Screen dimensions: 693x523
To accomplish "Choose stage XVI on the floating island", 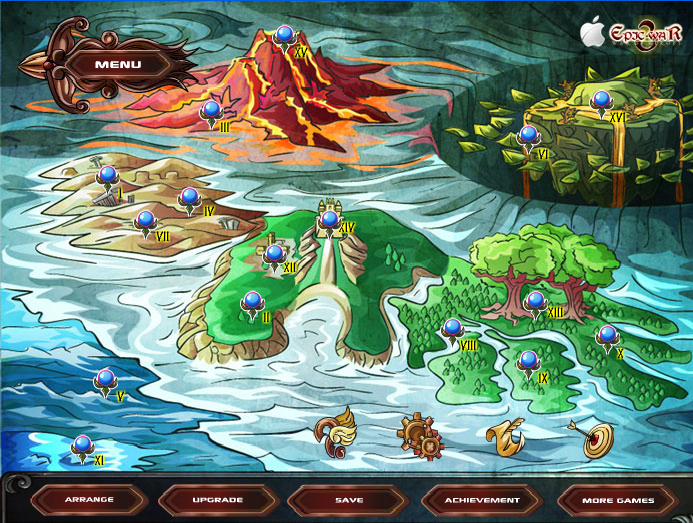I will pyautogui.click(x=601, y=101).
